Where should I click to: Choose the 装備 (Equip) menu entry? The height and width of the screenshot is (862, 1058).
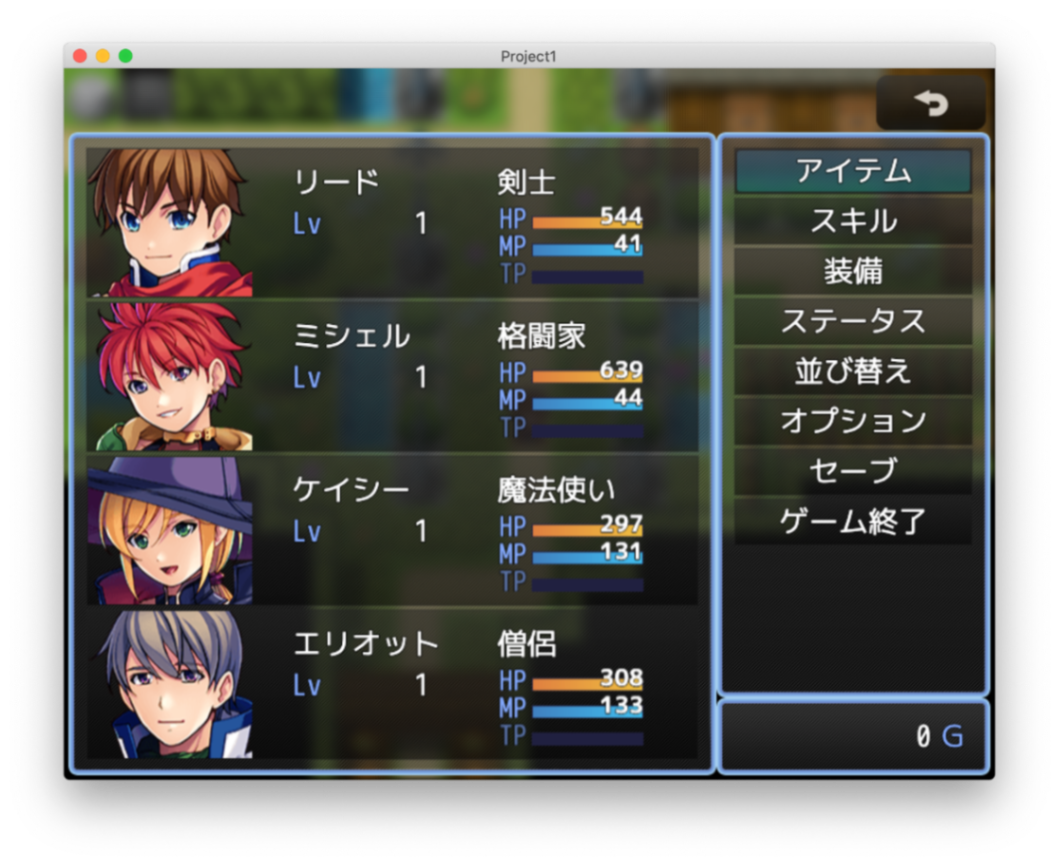pos(853,271)
